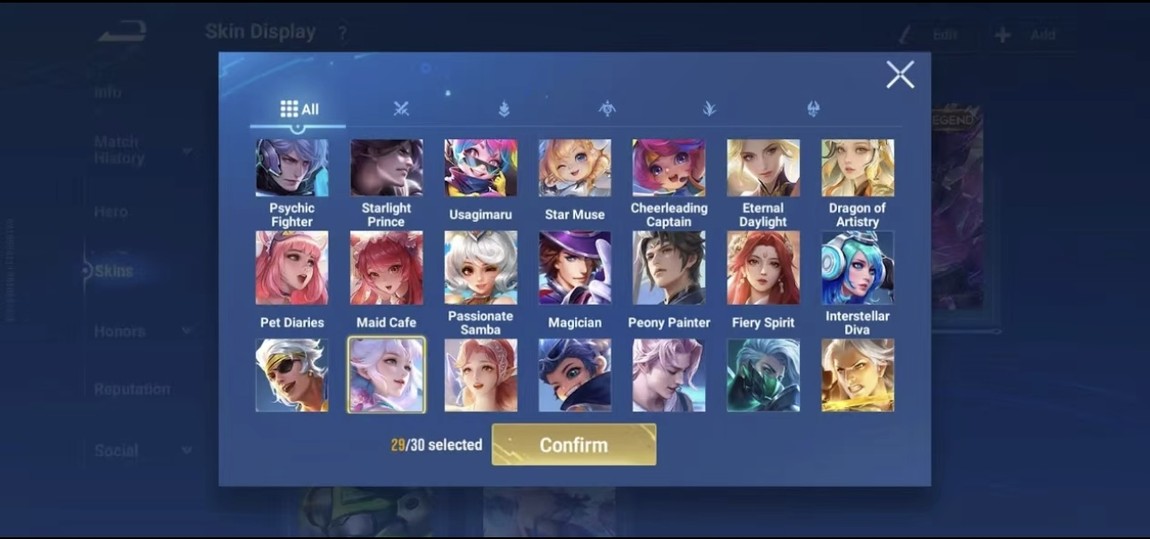This screenshot has width=1150, height=539.
Task: Pick the Magician skin portrait
Action: (575, 268)
